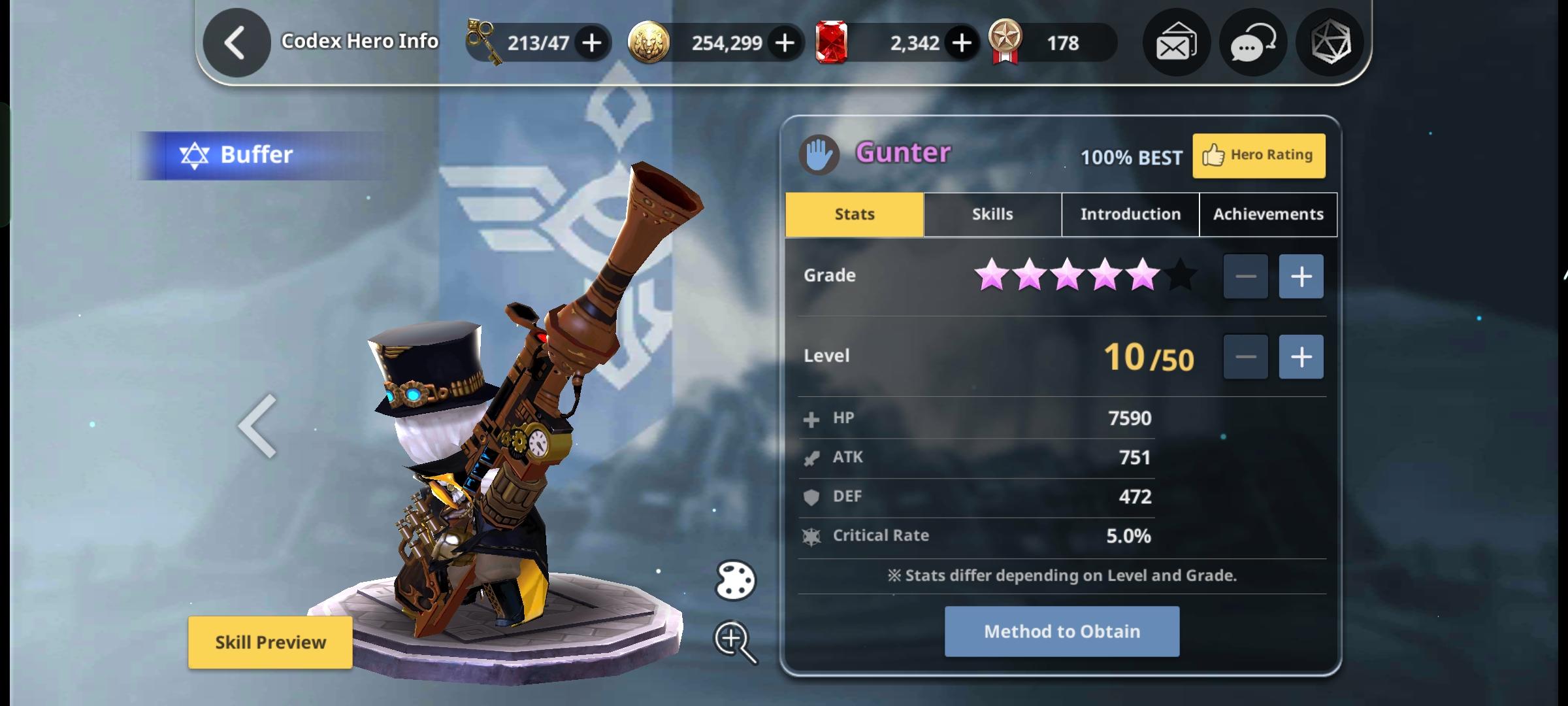Add more keys with the plus button
This screenshot has width=1568, height=706.
pos(591,43)
